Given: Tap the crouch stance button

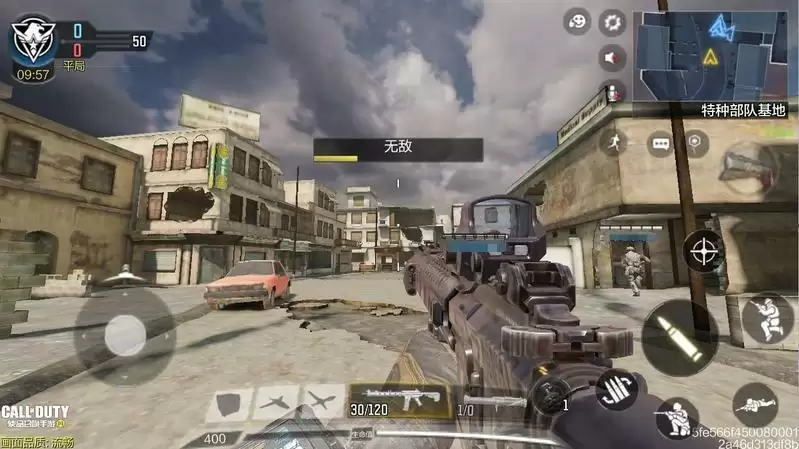Looking at the screenshot, I should tap(677, 417).
